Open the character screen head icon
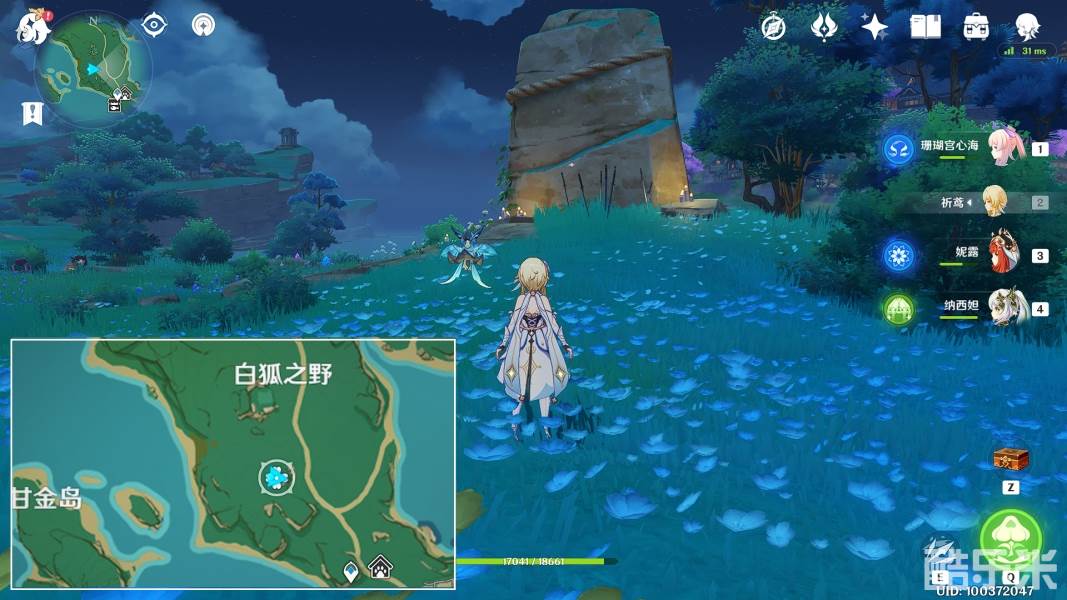1067x600 pixels. pyautogui.click(x=1027, y=27)
